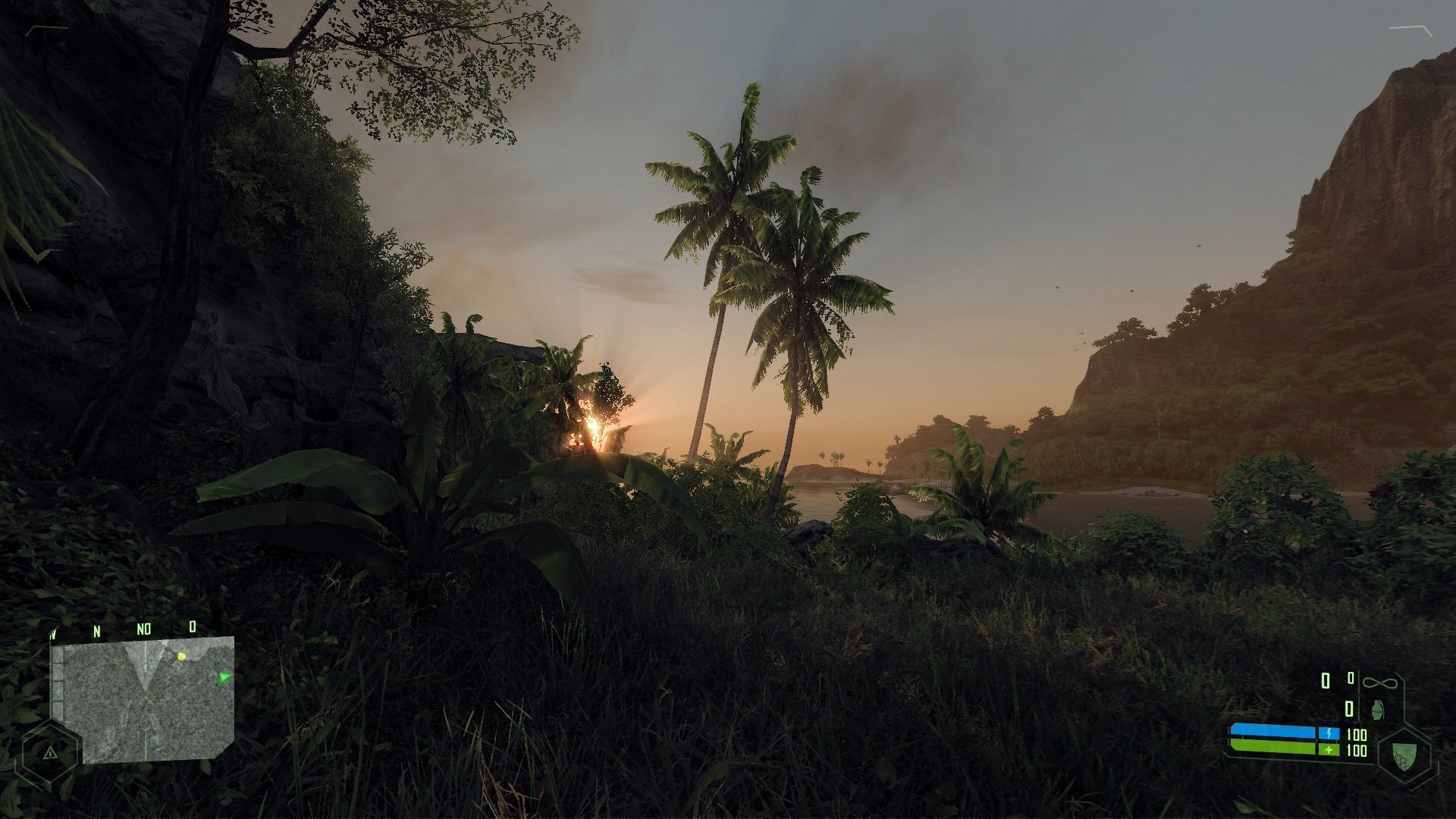
Task: Select the 'NO' compass heading label
Action: click(x=143, y=629)
